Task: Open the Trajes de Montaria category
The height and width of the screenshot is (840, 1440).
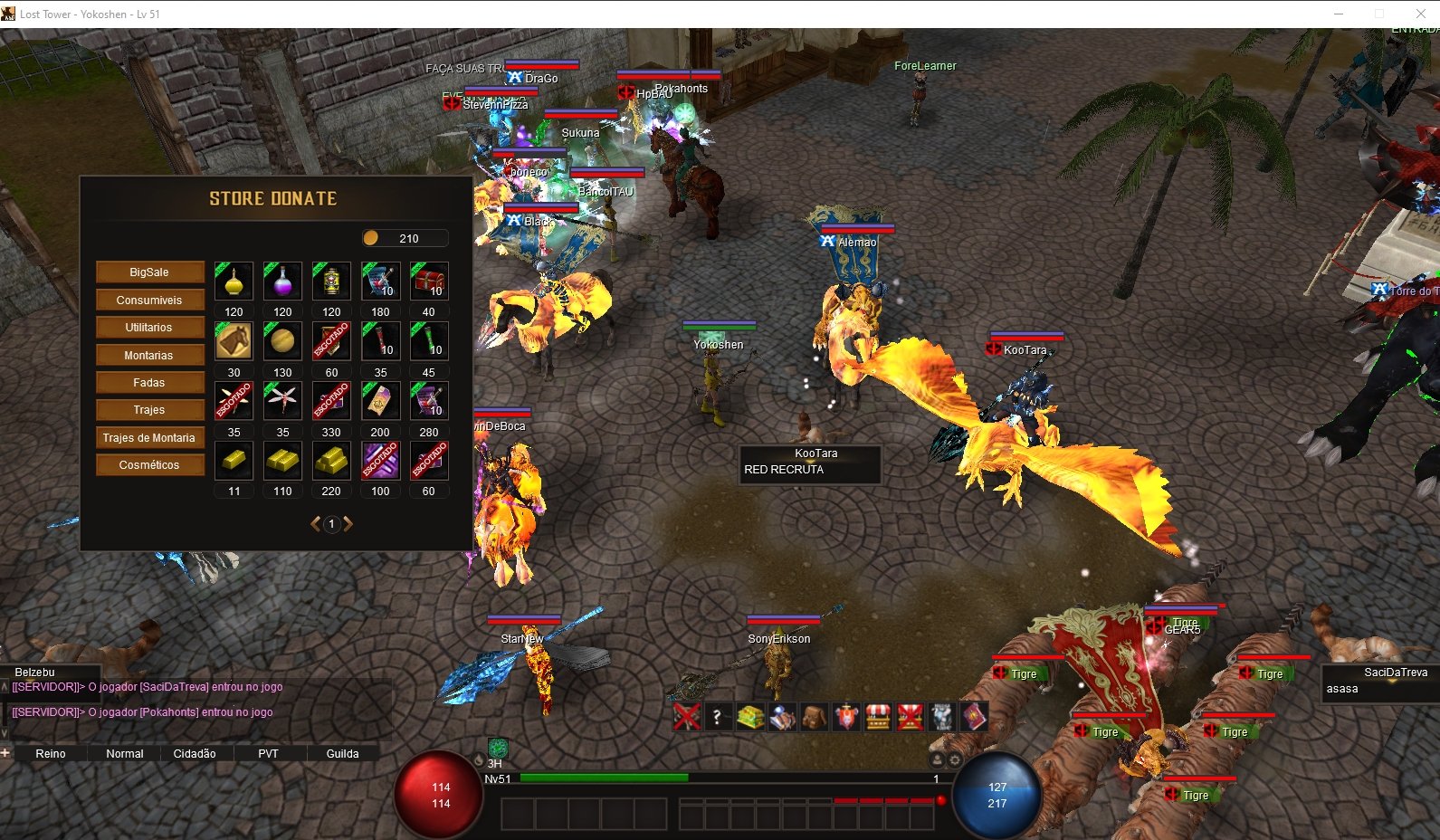Action: click(149, 438)
